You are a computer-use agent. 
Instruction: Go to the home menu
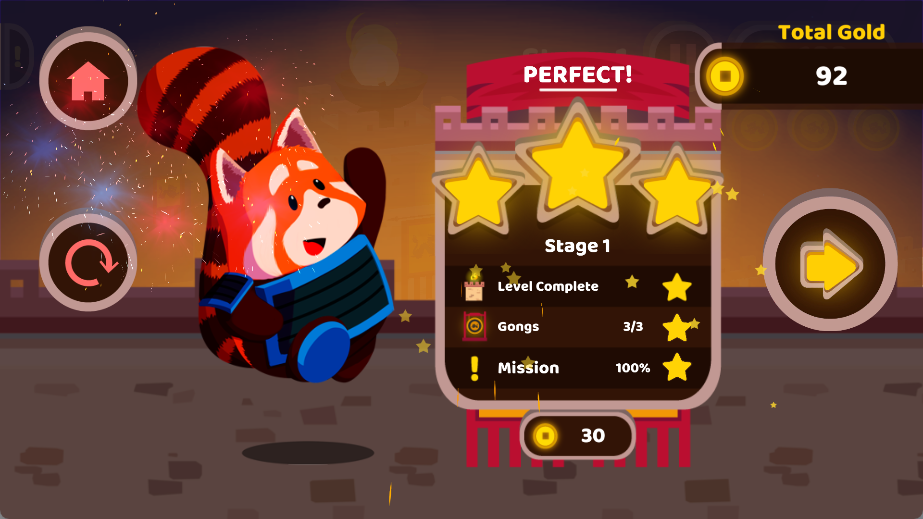(88, 79)
